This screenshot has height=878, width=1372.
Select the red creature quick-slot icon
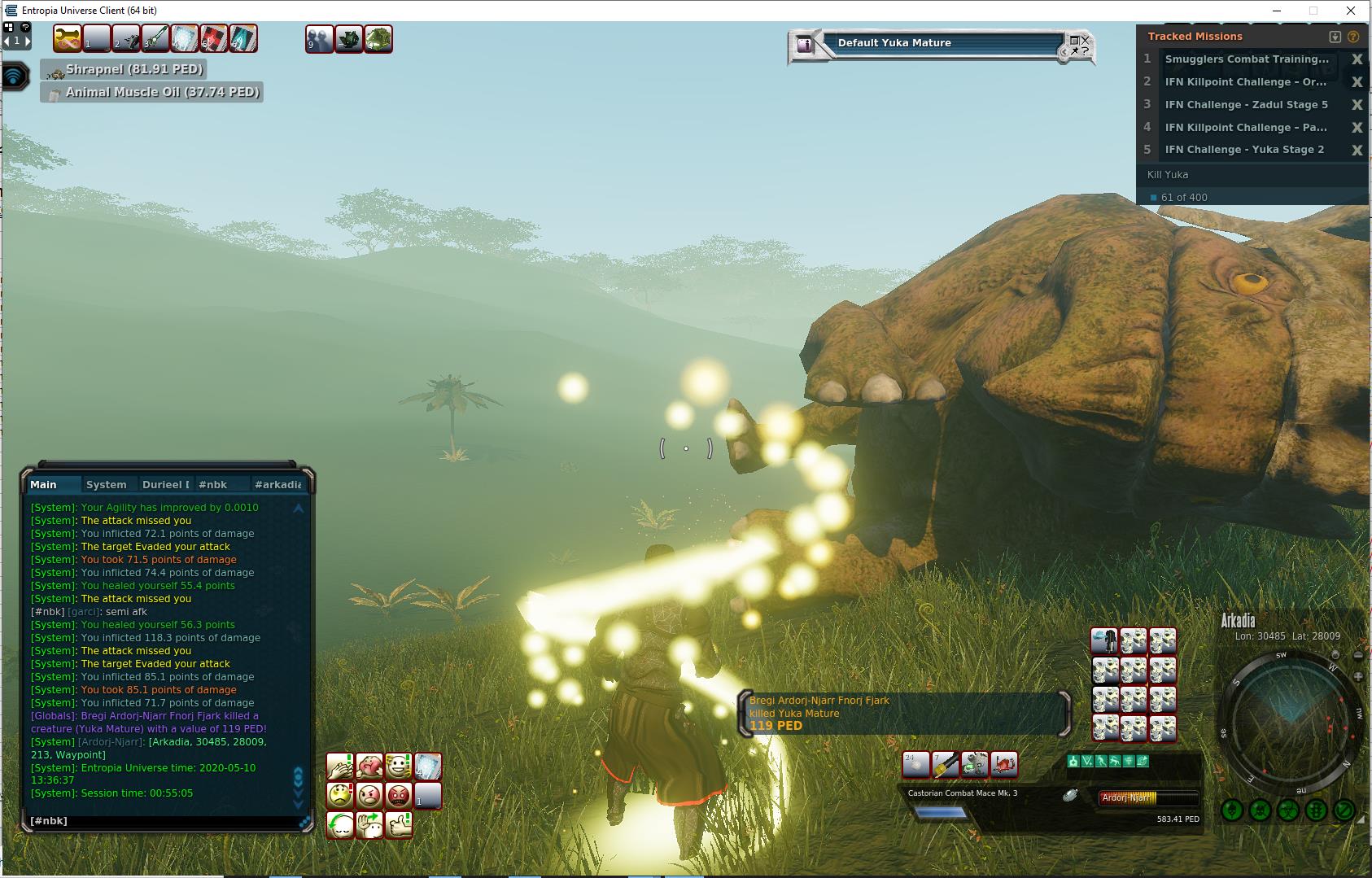point(1003,764)
